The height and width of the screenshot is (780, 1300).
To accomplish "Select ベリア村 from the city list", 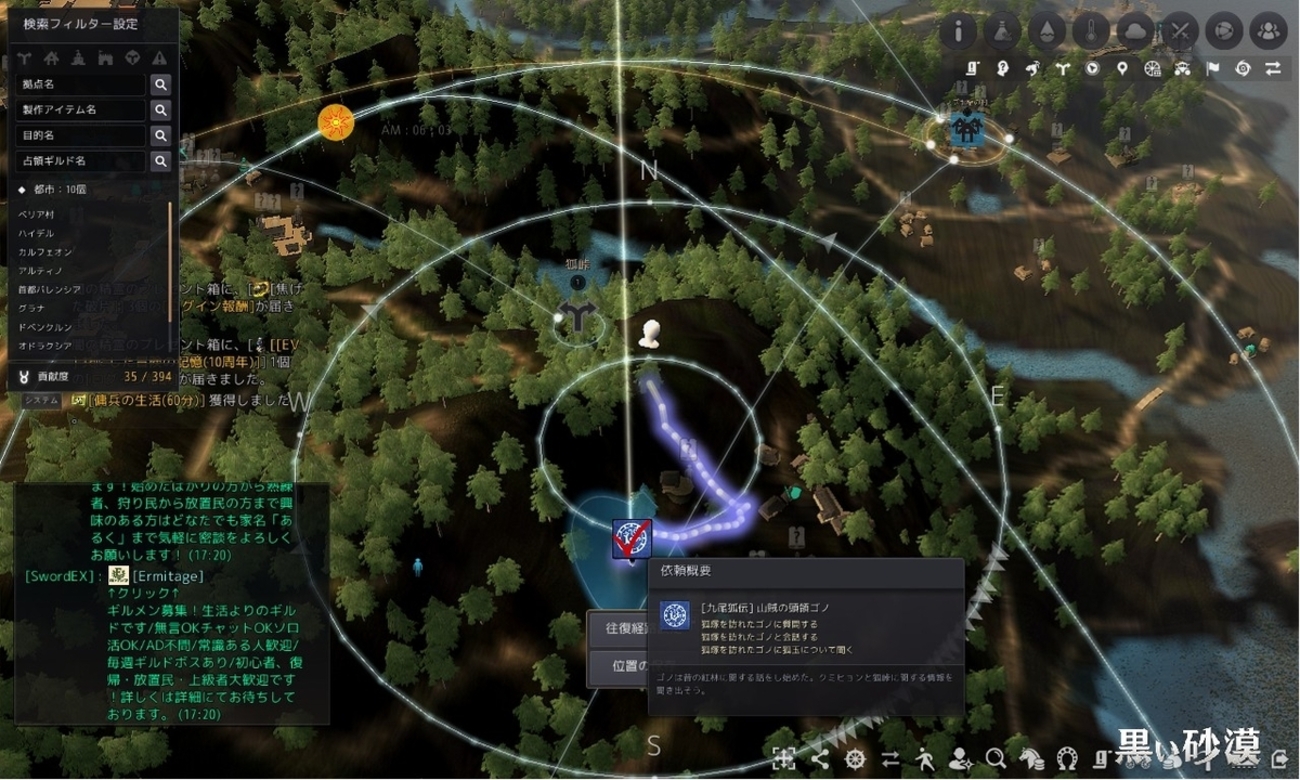I will click(38, 215).
